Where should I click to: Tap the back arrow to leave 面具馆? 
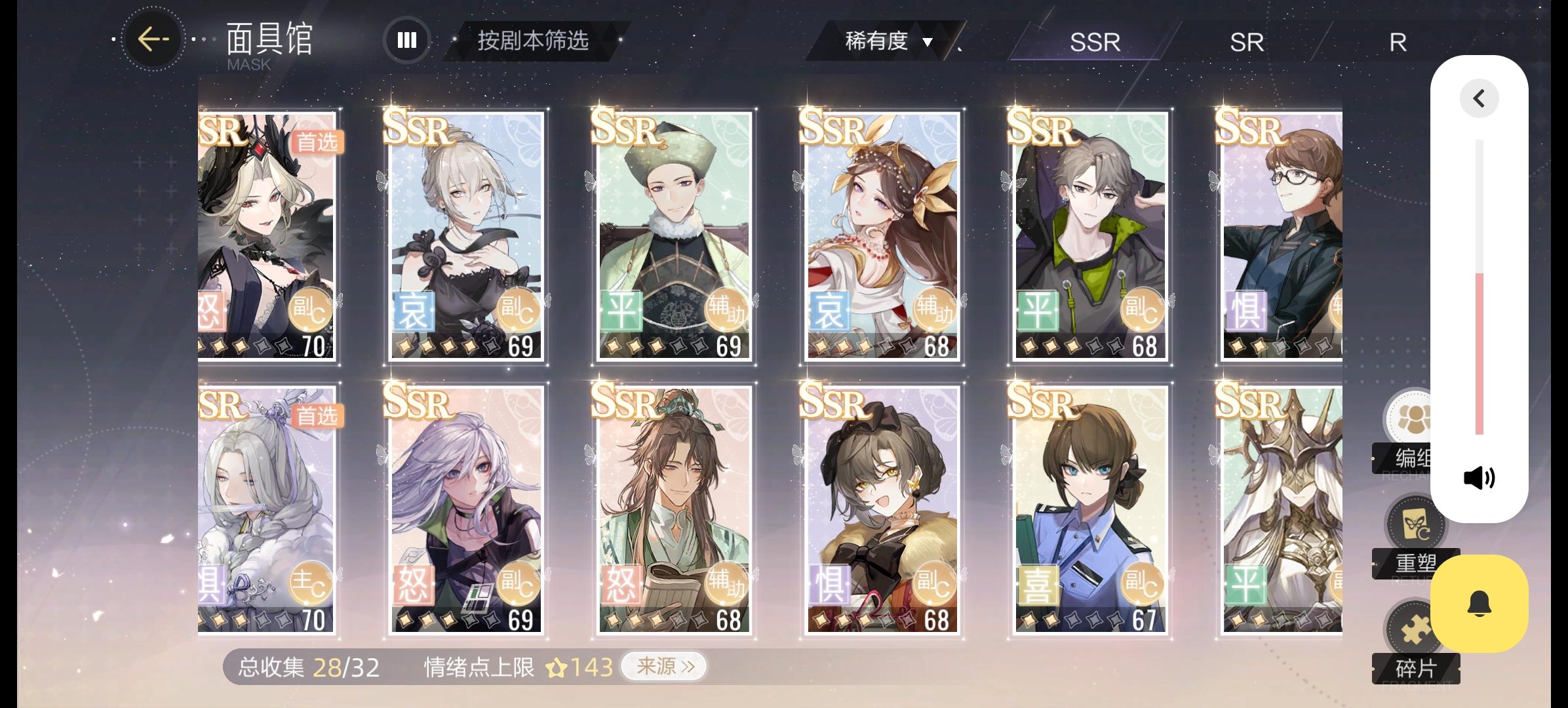pyautogui.click(x=153, y=39)
